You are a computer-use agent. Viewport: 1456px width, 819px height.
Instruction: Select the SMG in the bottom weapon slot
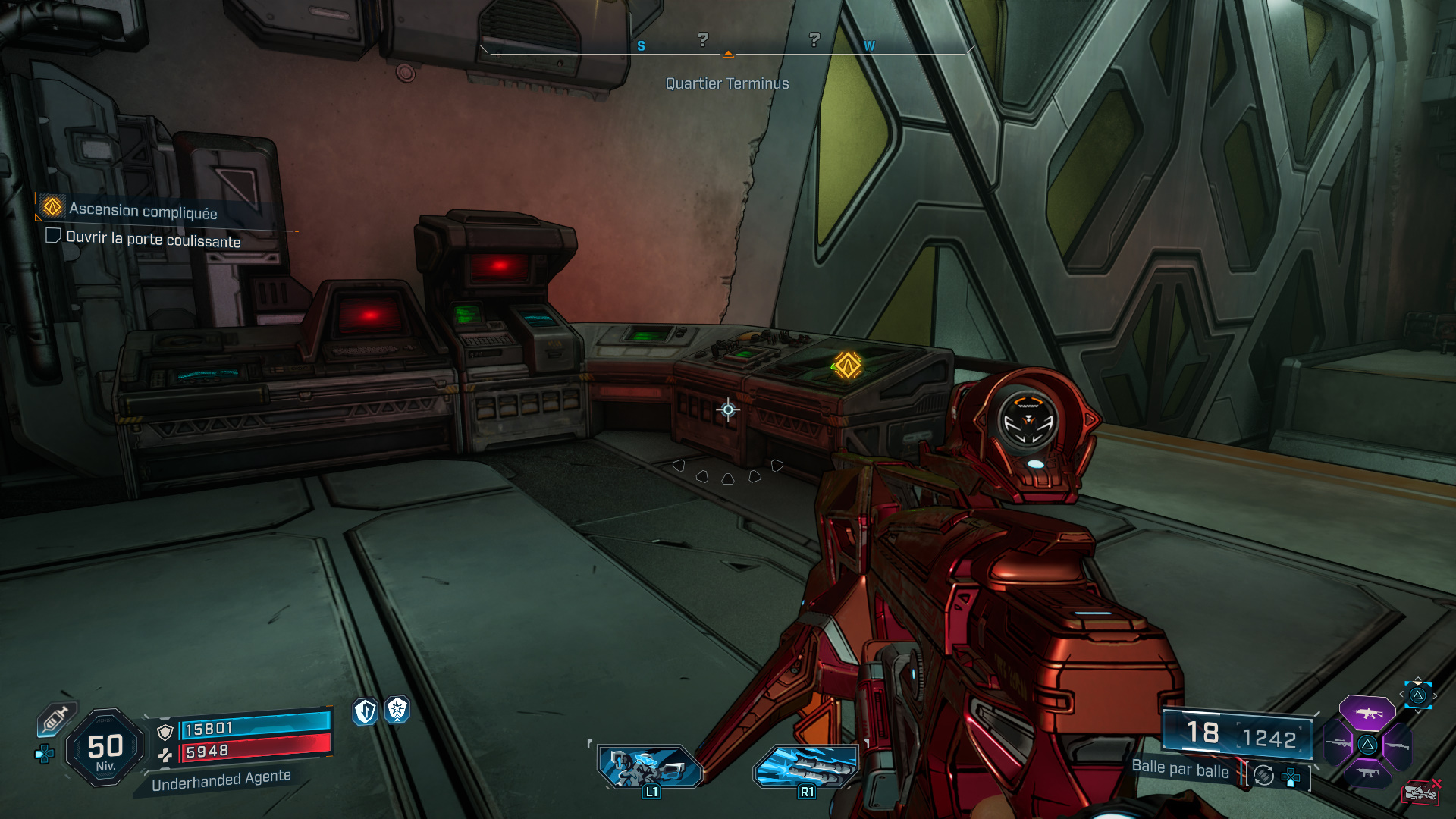[1368, 773]
